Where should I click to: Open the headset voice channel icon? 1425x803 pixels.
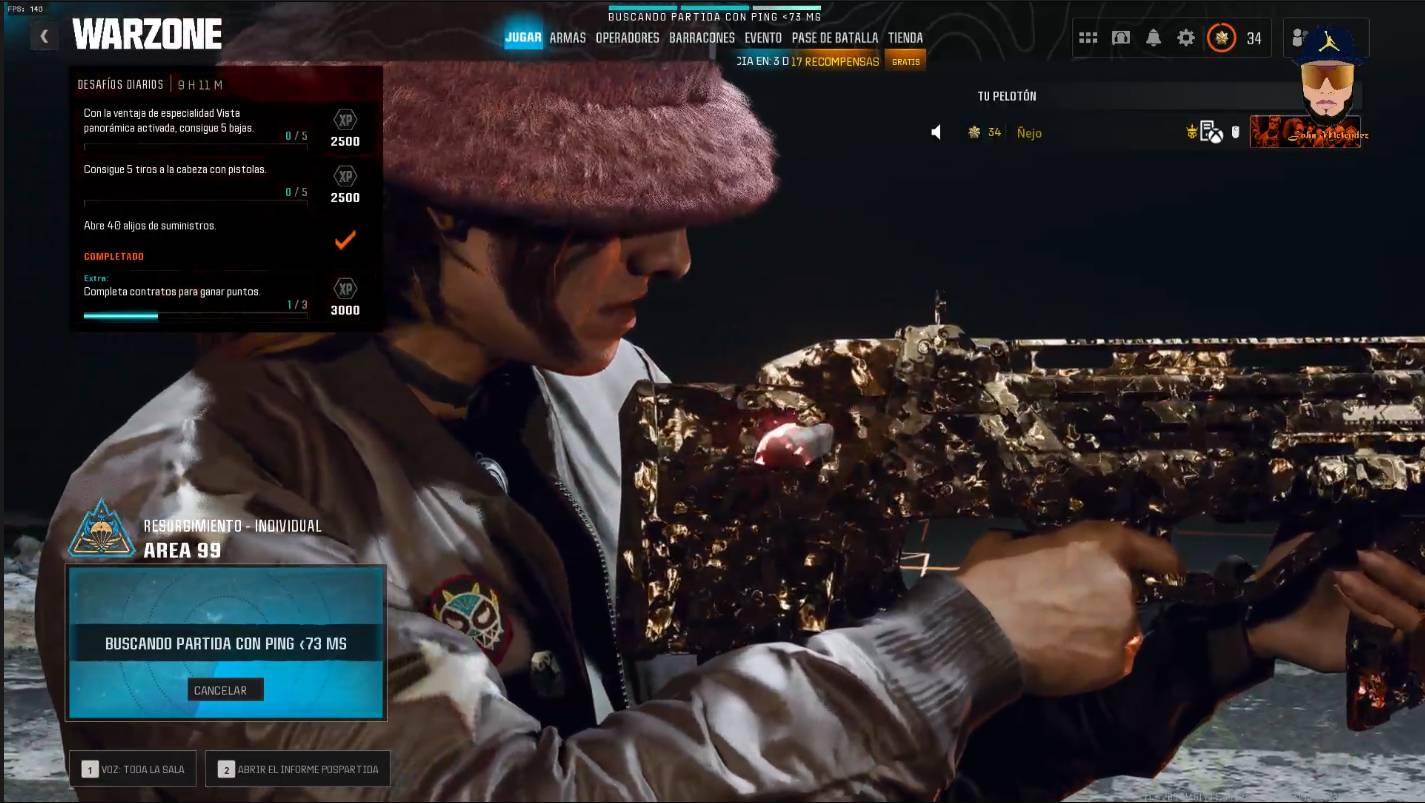1121,38
